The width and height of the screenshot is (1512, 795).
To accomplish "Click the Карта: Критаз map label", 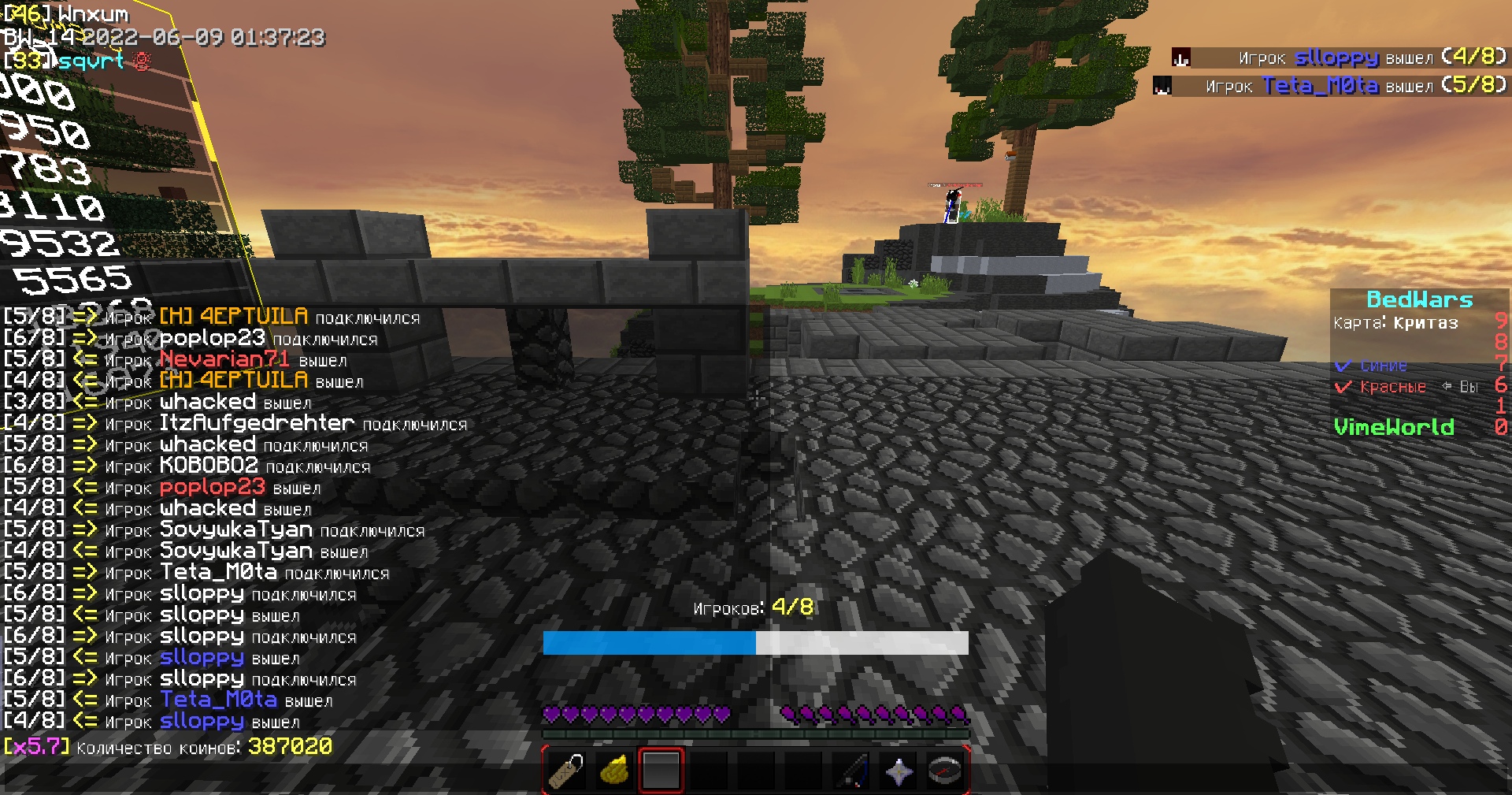I will (x=1394, y=323).
